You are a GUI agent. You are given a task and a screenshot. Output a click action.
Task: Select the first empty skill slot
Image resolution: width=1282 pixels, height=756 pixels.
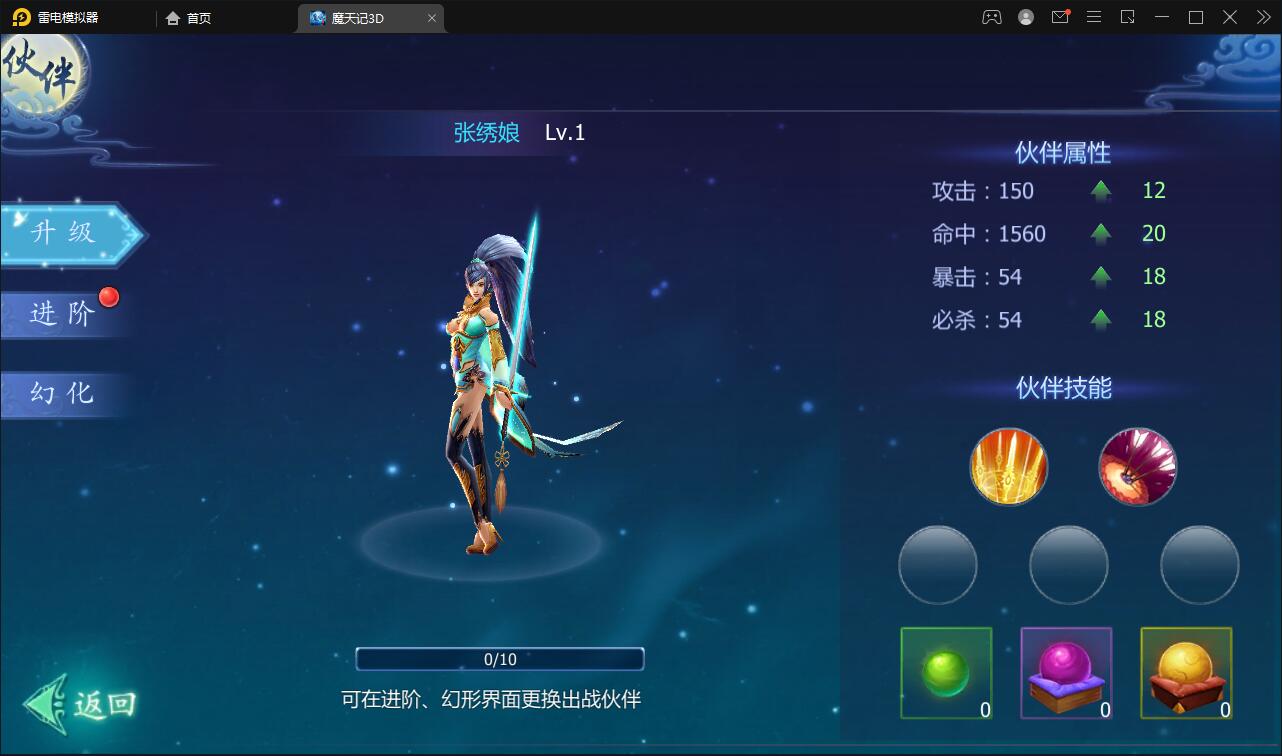click(x=938, y=565)
